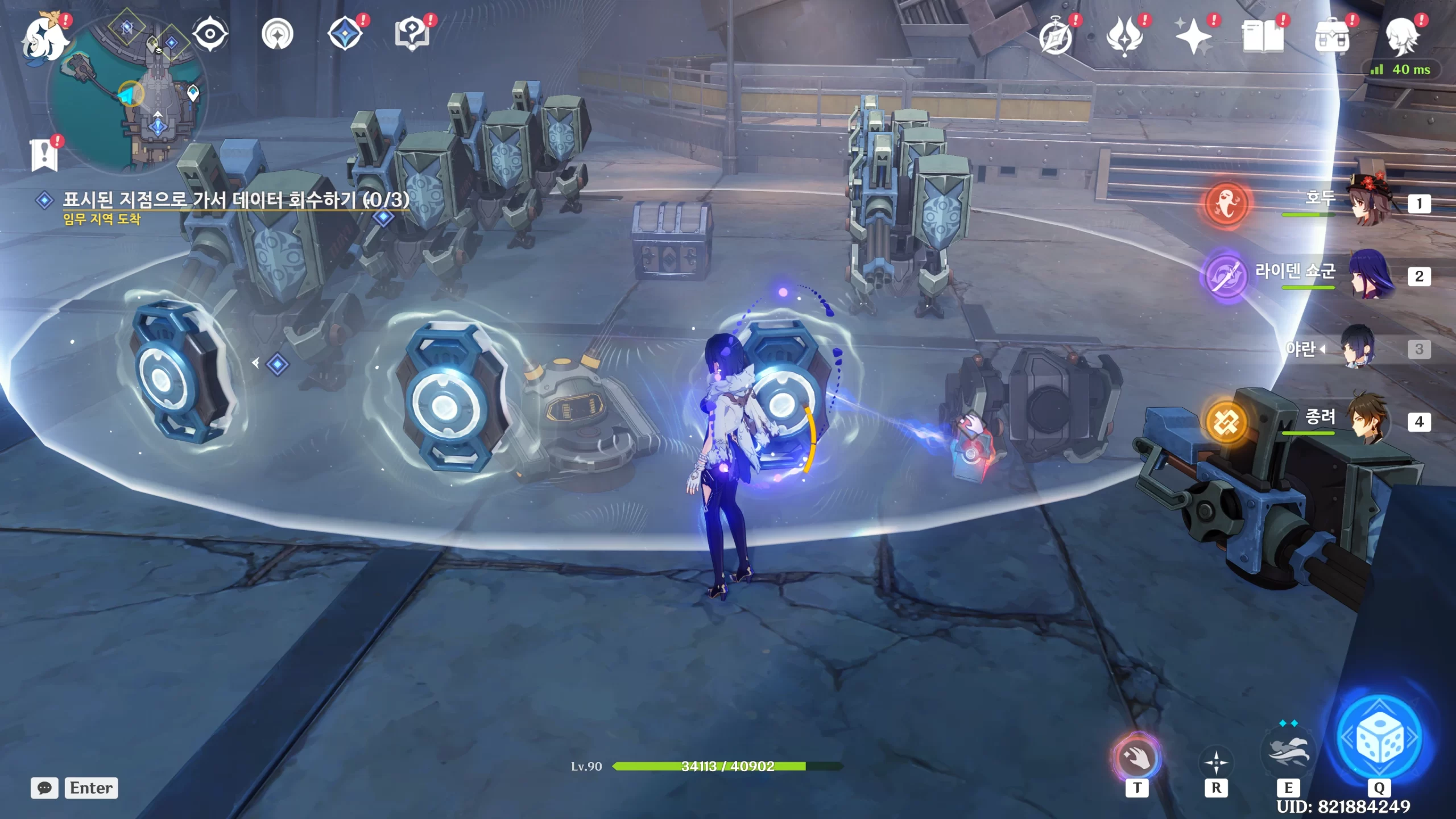The image size is (1456, 819).
Task: Open the backpack inventory icon
Action: [1331, 37]
